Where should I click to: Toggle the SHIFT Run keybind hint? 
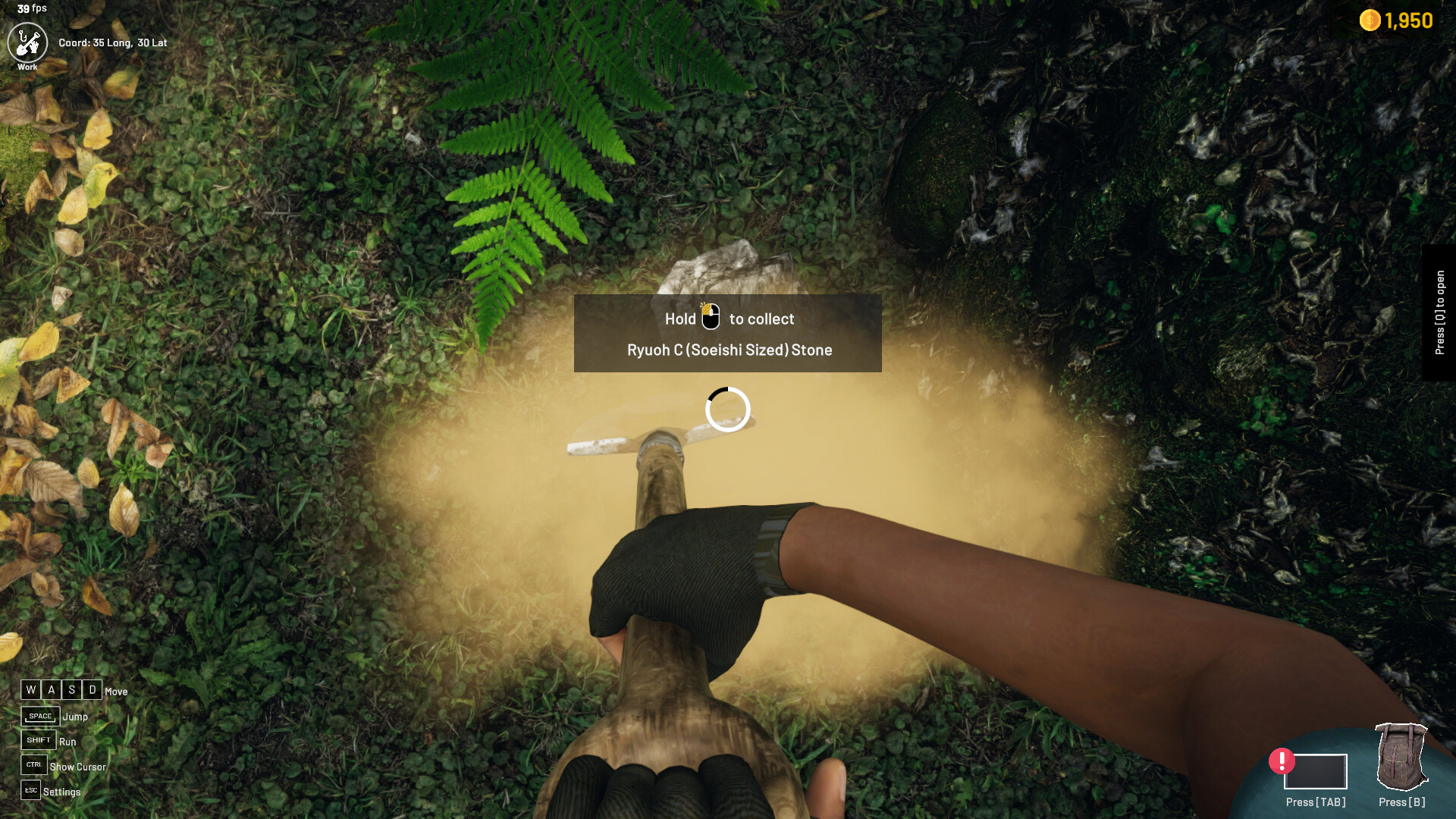pyautogui.click(x=39, y=739)
